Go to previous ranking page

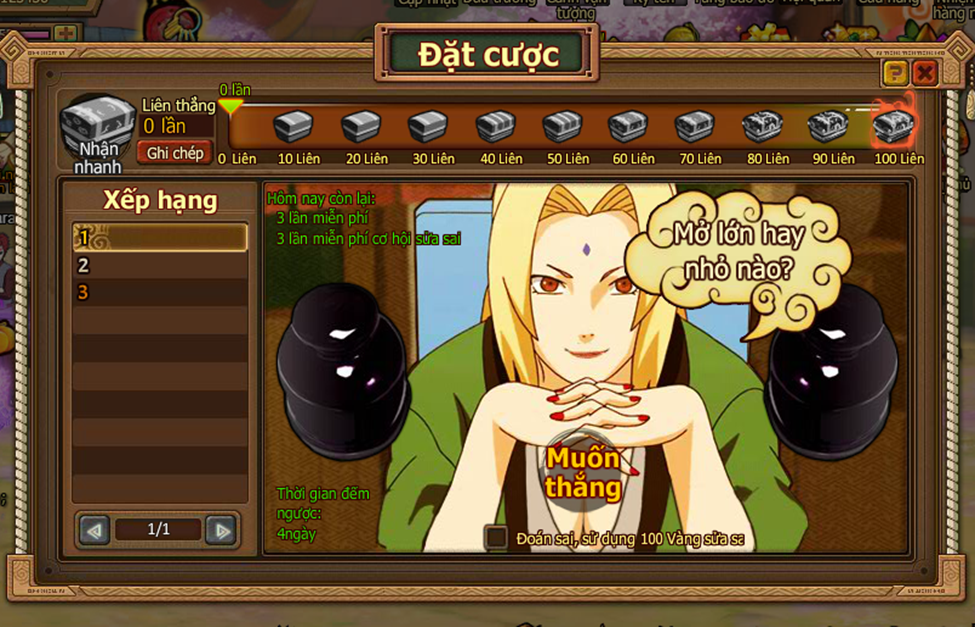point(94,530)
